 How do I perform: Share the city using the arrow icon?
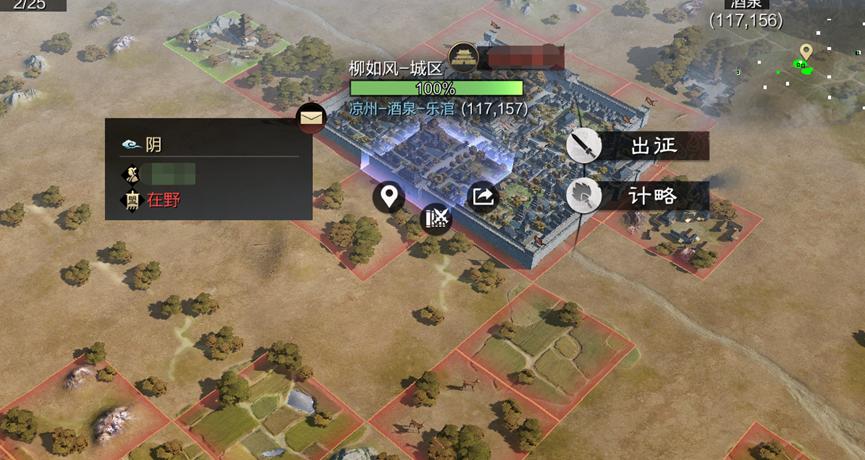pyautogui.click(x=483, y=197)
